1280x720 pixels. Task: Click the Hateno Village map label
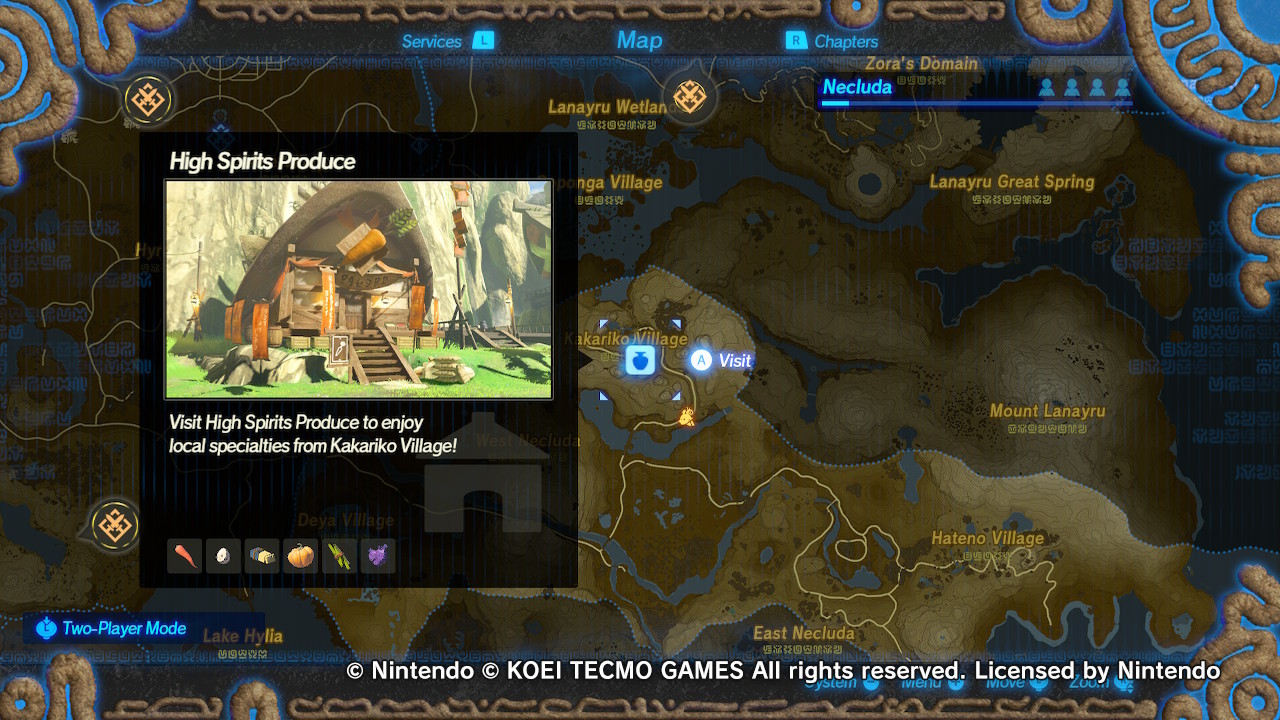point(988,538)
